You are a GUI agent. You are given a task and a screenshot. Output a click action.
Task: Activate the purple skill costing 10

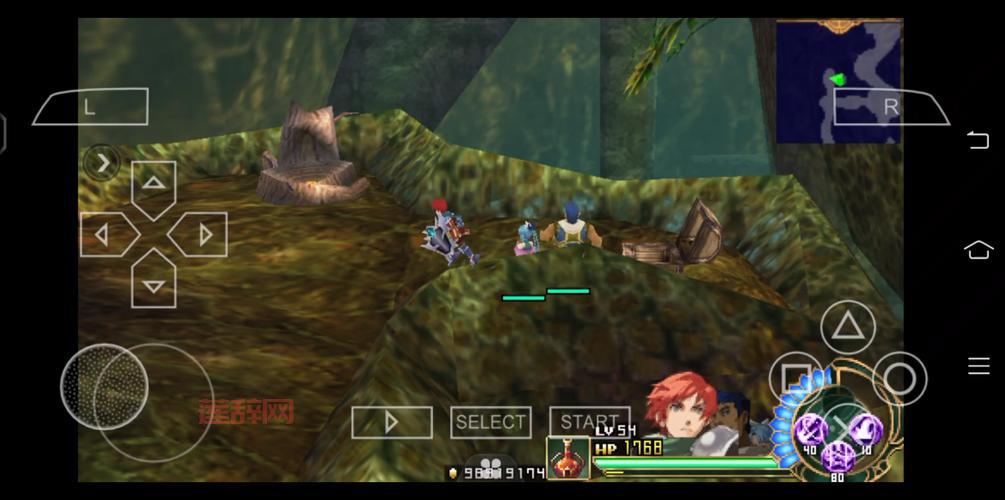(x=864, y=430)
